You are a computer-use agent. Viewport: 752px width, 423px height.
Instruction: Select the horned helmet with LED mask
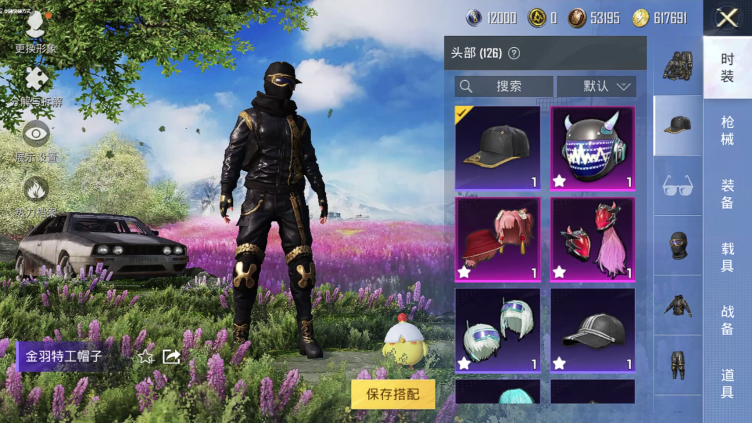click(592, 147)
